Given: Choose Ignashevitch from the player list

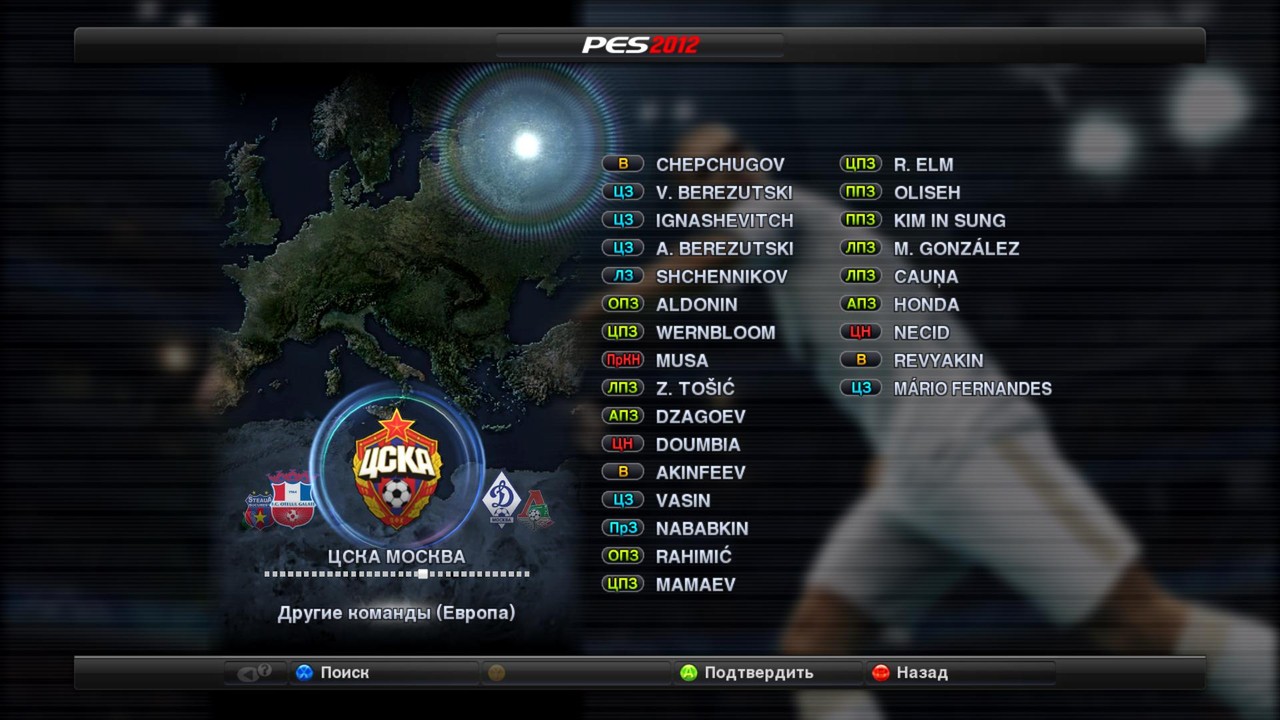Looking at the screenshot, I should click(x=724, y=220).
